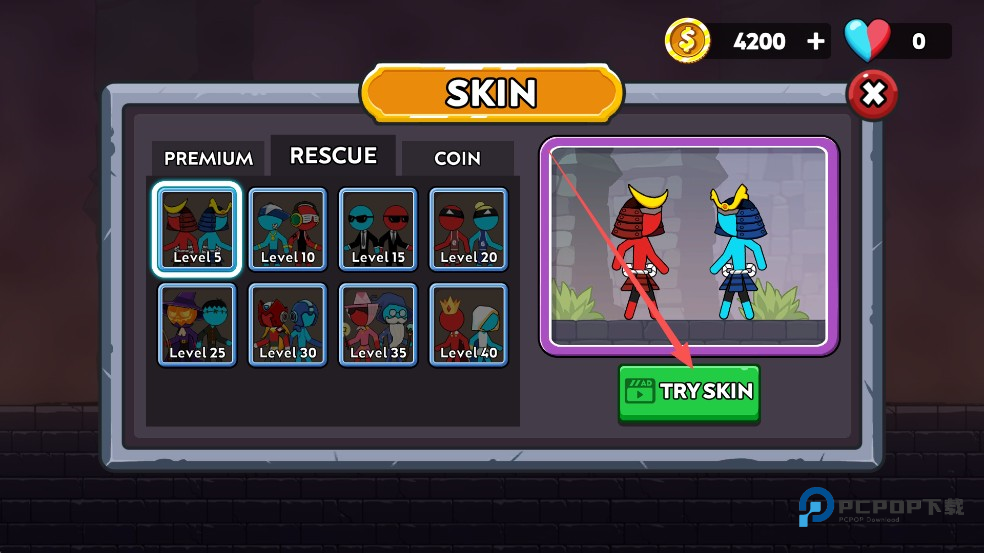984x553 pixels.
Task: Open the Coin skins tab
Action: coord(457,158)
